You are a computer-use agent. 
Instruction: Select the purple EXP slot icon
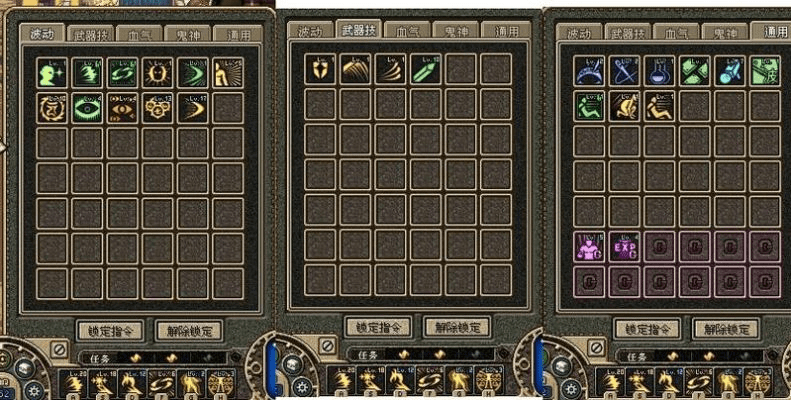(x=625, y=246)
